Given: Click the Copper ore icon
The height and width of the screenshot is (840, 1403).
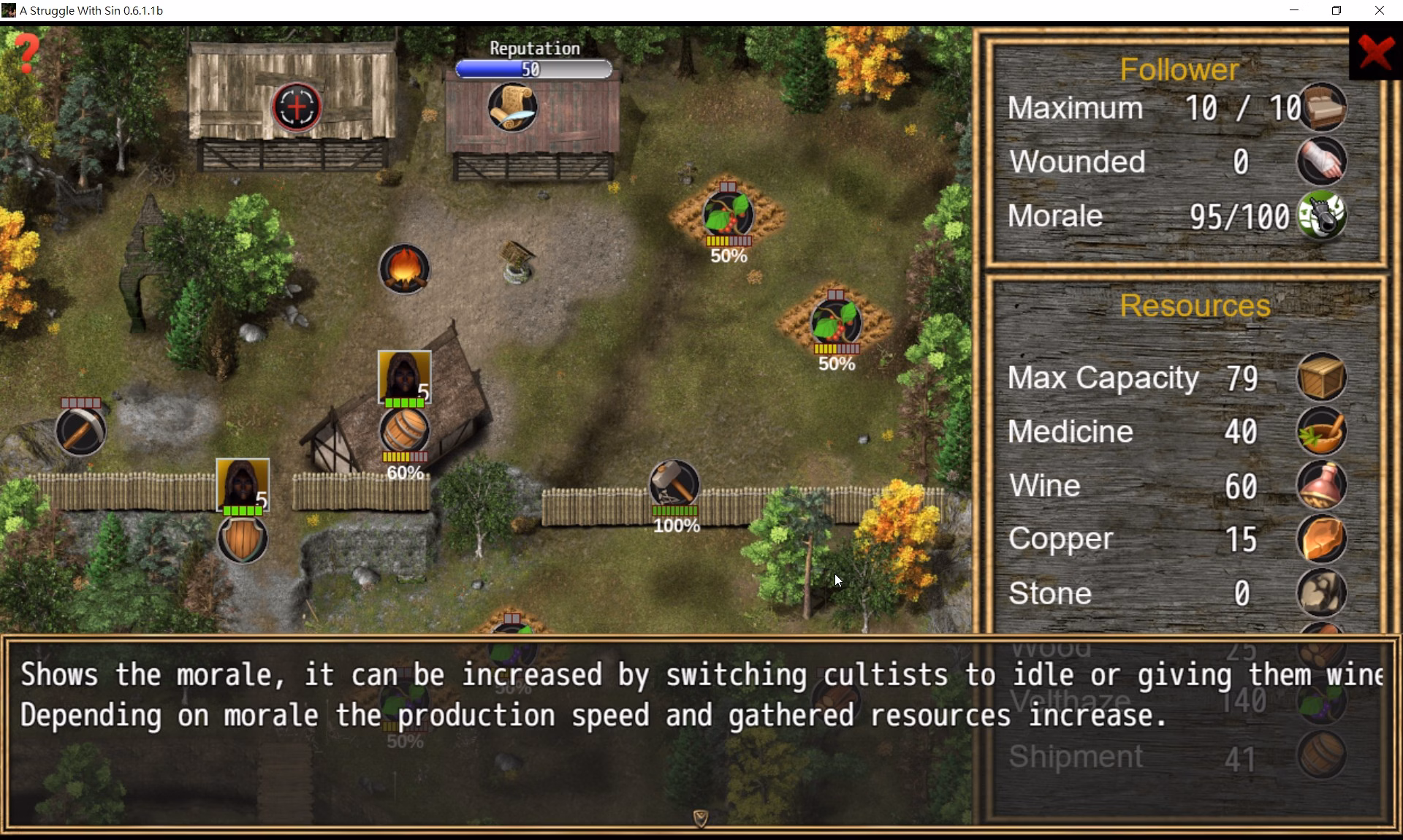Looking at the screenshot, I should pyautogui.click(x=1322, y=540).
